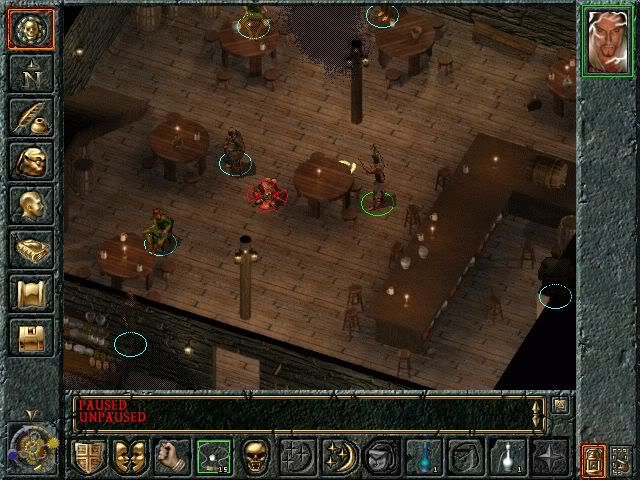Viewport: 640px width, 480px height.
Task: Show the character record bust icon
Action: coord(30,205)
